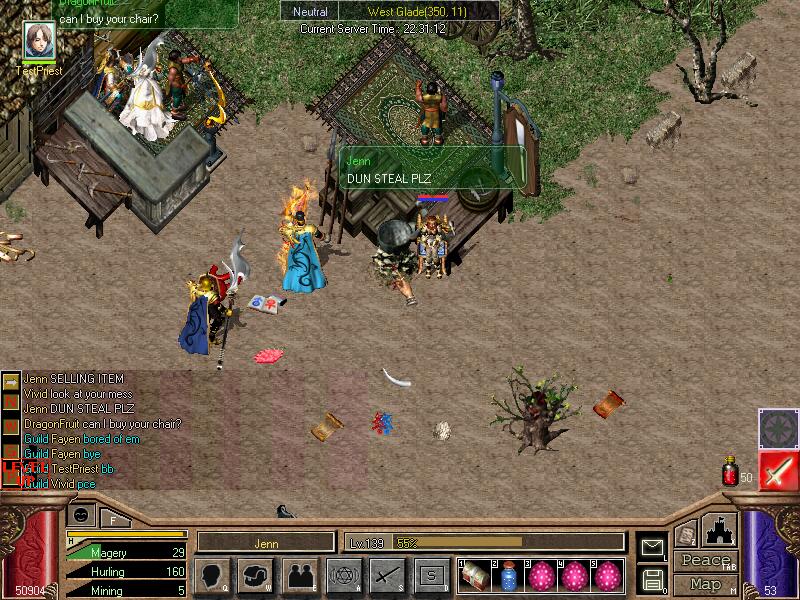This screenshot has height=600, width=800.
Task: Open the sword skills icon
Action: point(387,575)
